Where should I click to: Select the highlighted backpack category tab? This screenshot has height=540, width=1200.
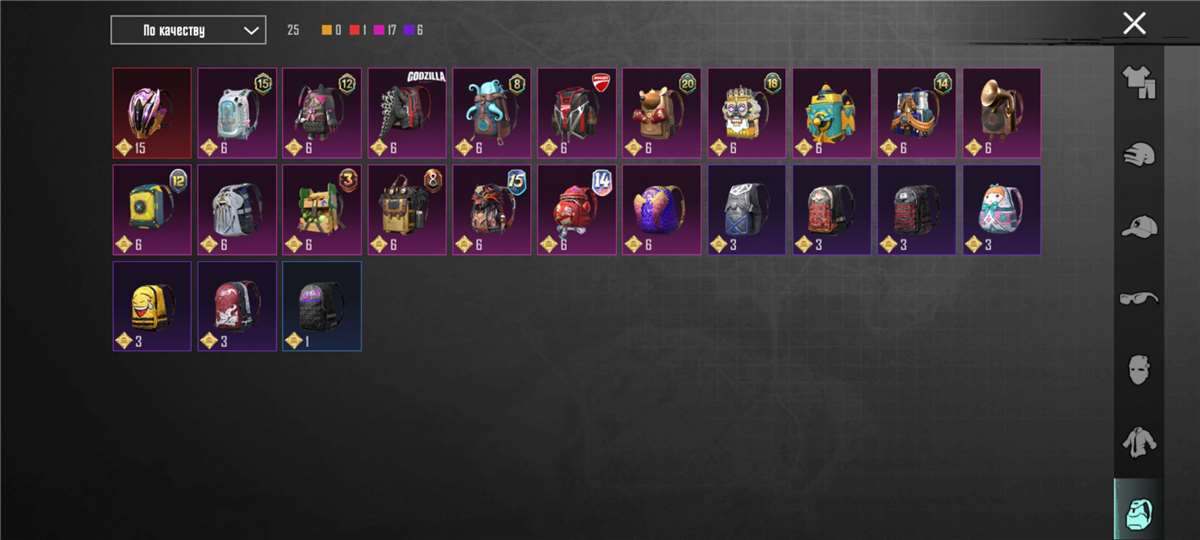pyautogui.click(x=1138, y=512)
